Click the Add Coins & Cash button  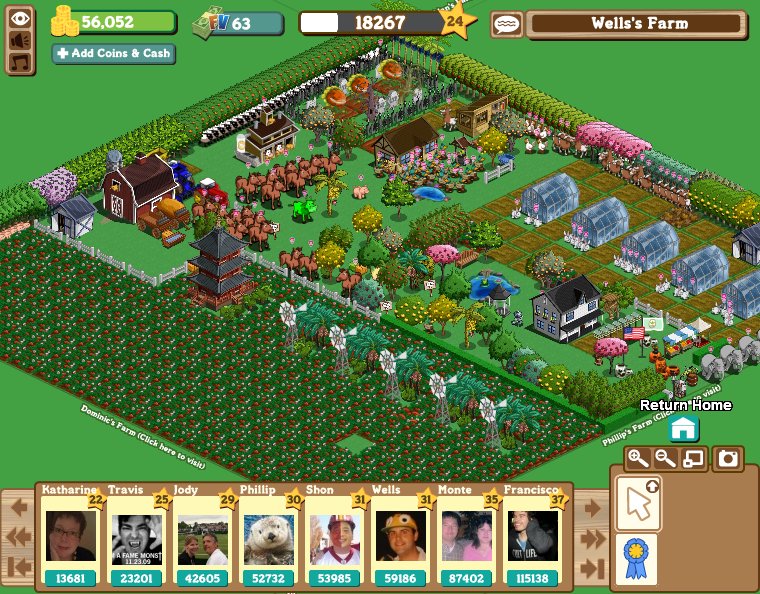114,53
